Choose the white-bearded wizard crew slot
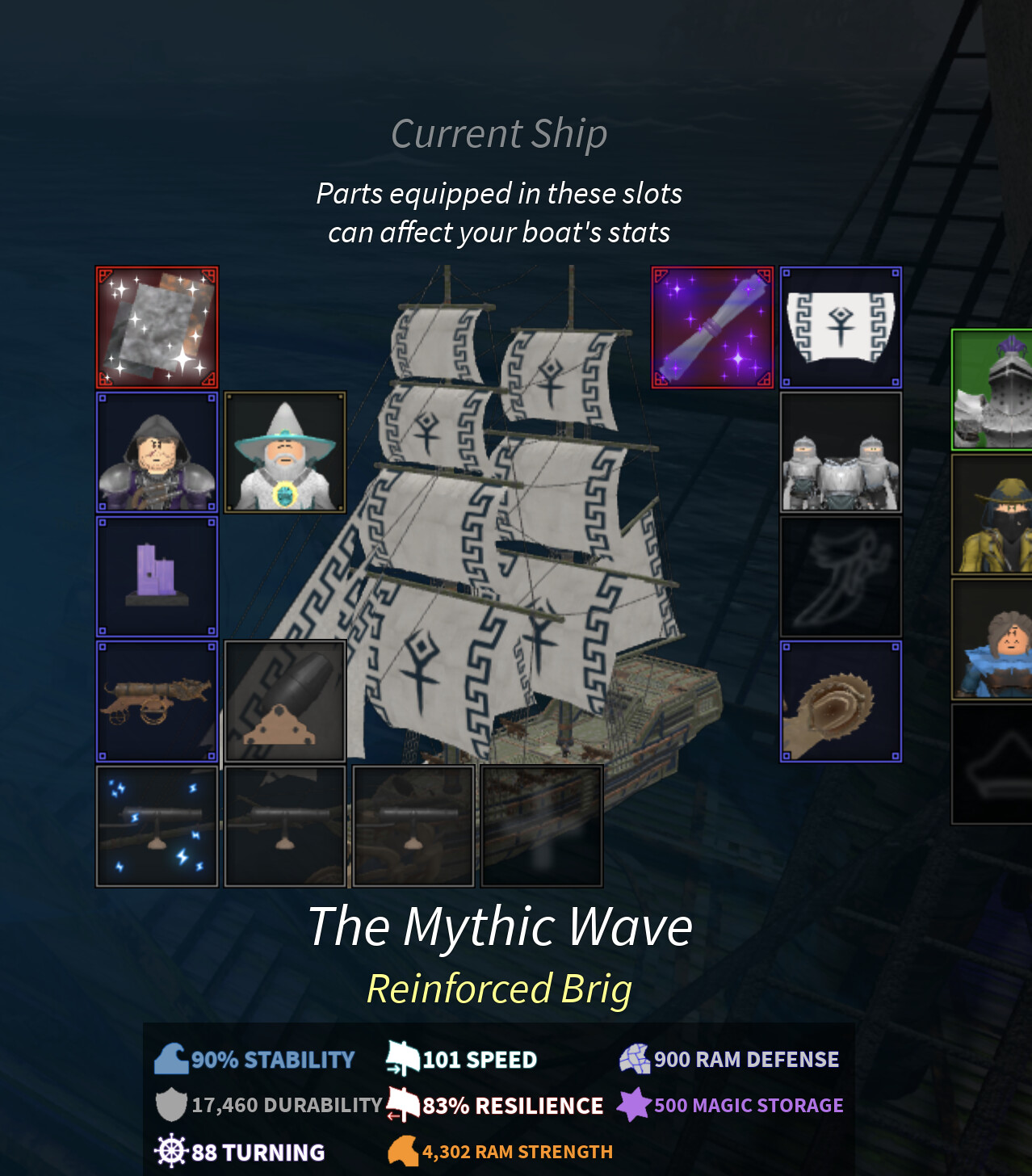Screen dimensions: 1032x1176 (x=284, y=452)
